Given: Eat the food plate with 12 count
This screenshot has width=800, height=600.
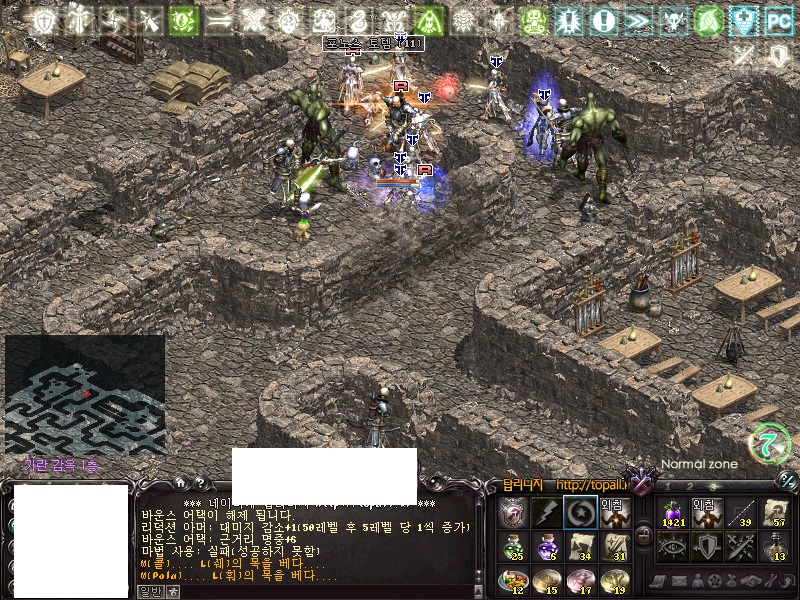Looking at the screenshot, I should pos(513,580).
